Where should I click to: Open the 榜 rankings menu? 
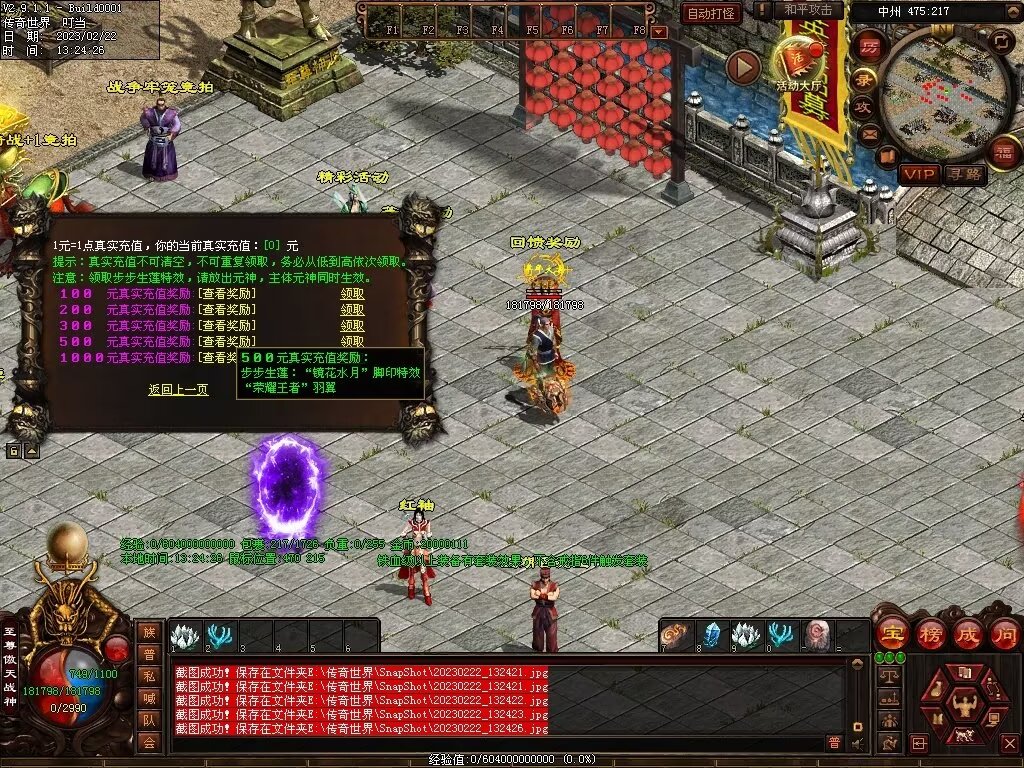click(930, 633)
